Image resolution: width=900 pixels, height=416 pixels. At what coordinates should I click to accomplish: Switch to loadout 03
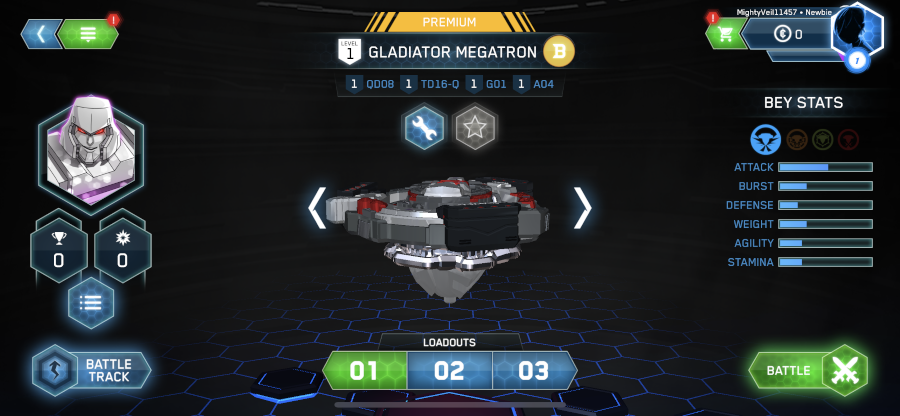point(534,371)
